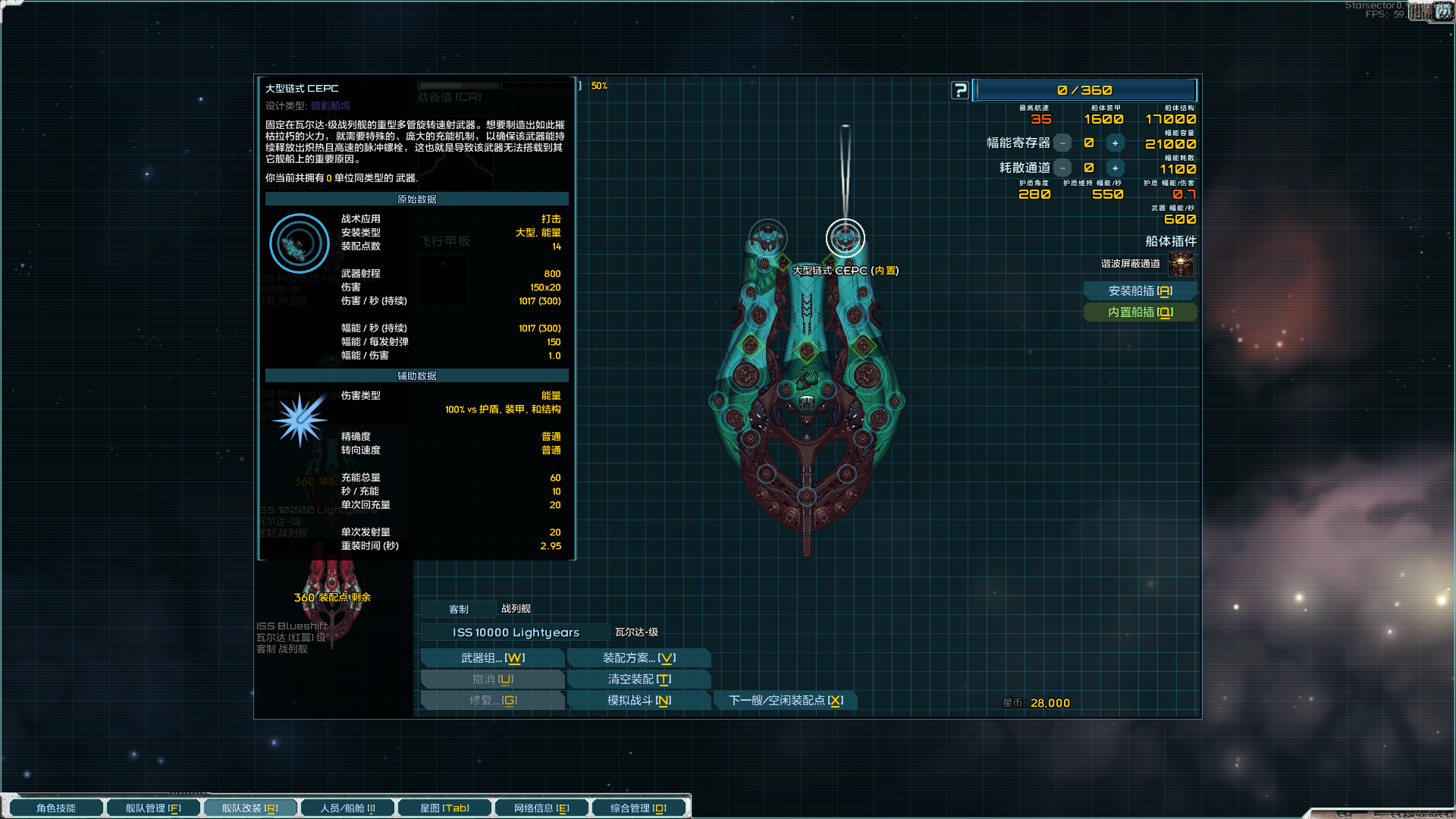This screenshot has width=1456, height=819.
Task: Select the harmonic shielded conduits hullmod icon
Action: pos(1181,264)
